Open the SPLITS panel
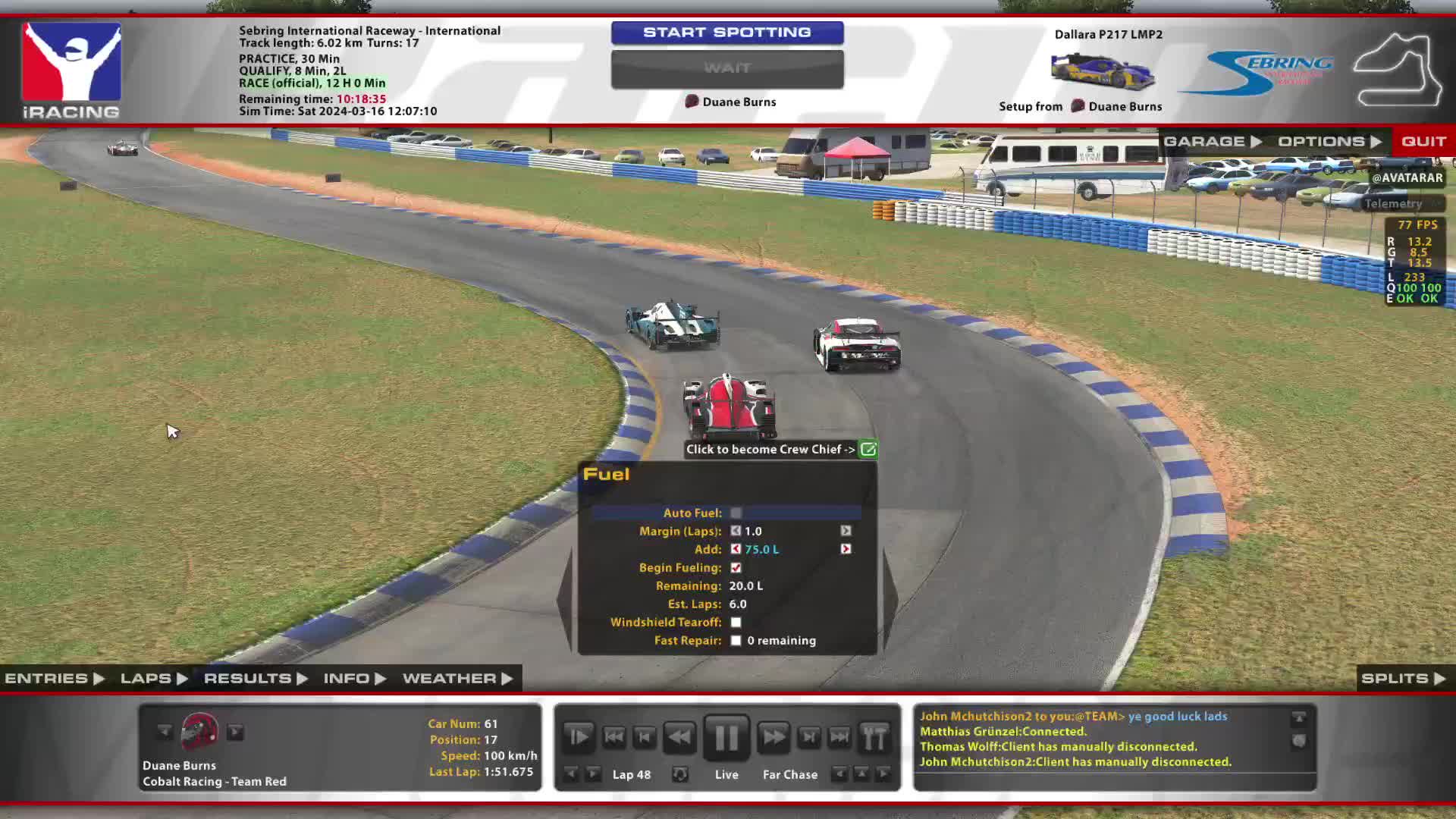 click(1403, 679)
